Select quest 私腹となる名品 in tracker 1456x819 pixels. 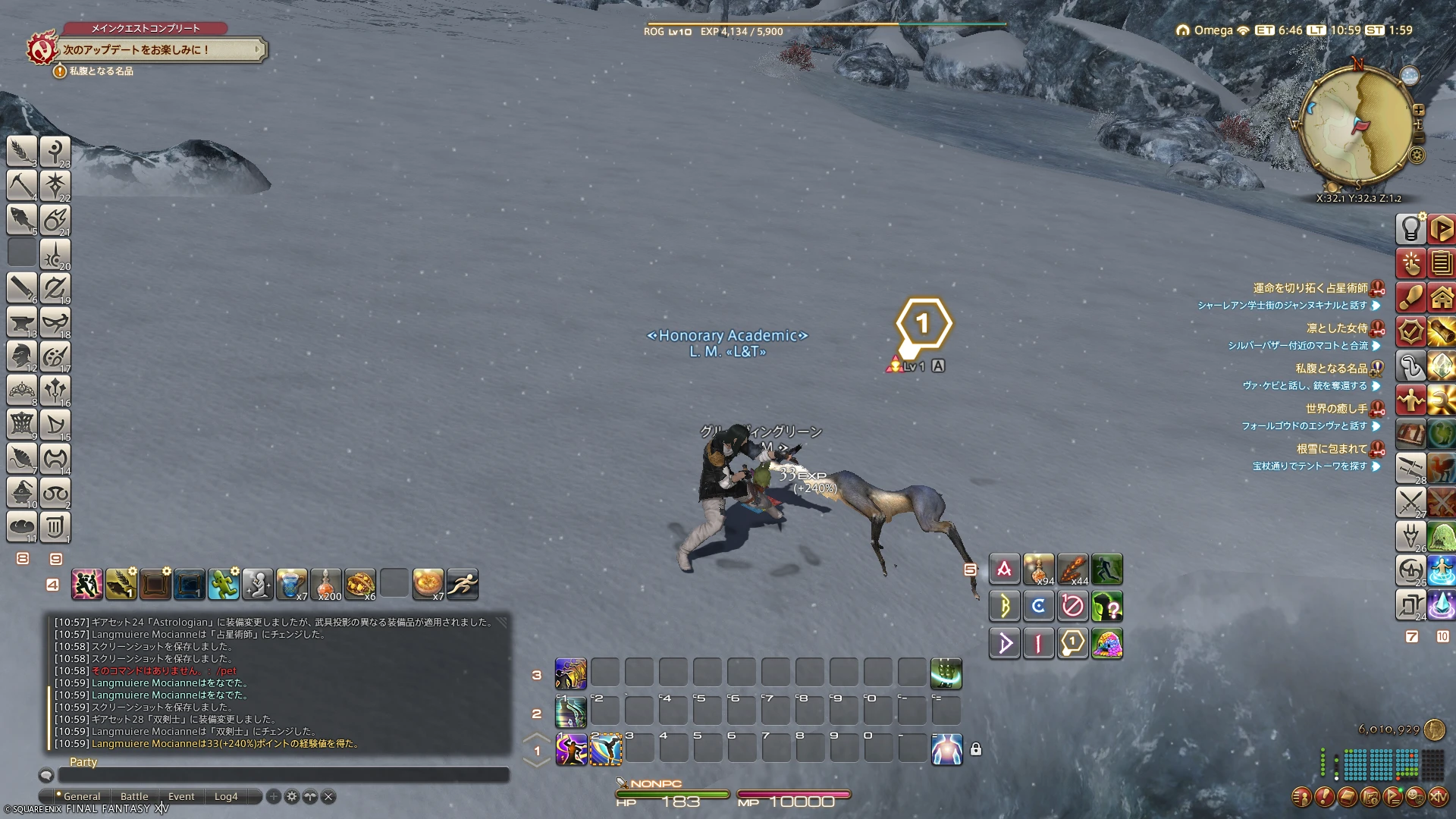pos(1331,369)
